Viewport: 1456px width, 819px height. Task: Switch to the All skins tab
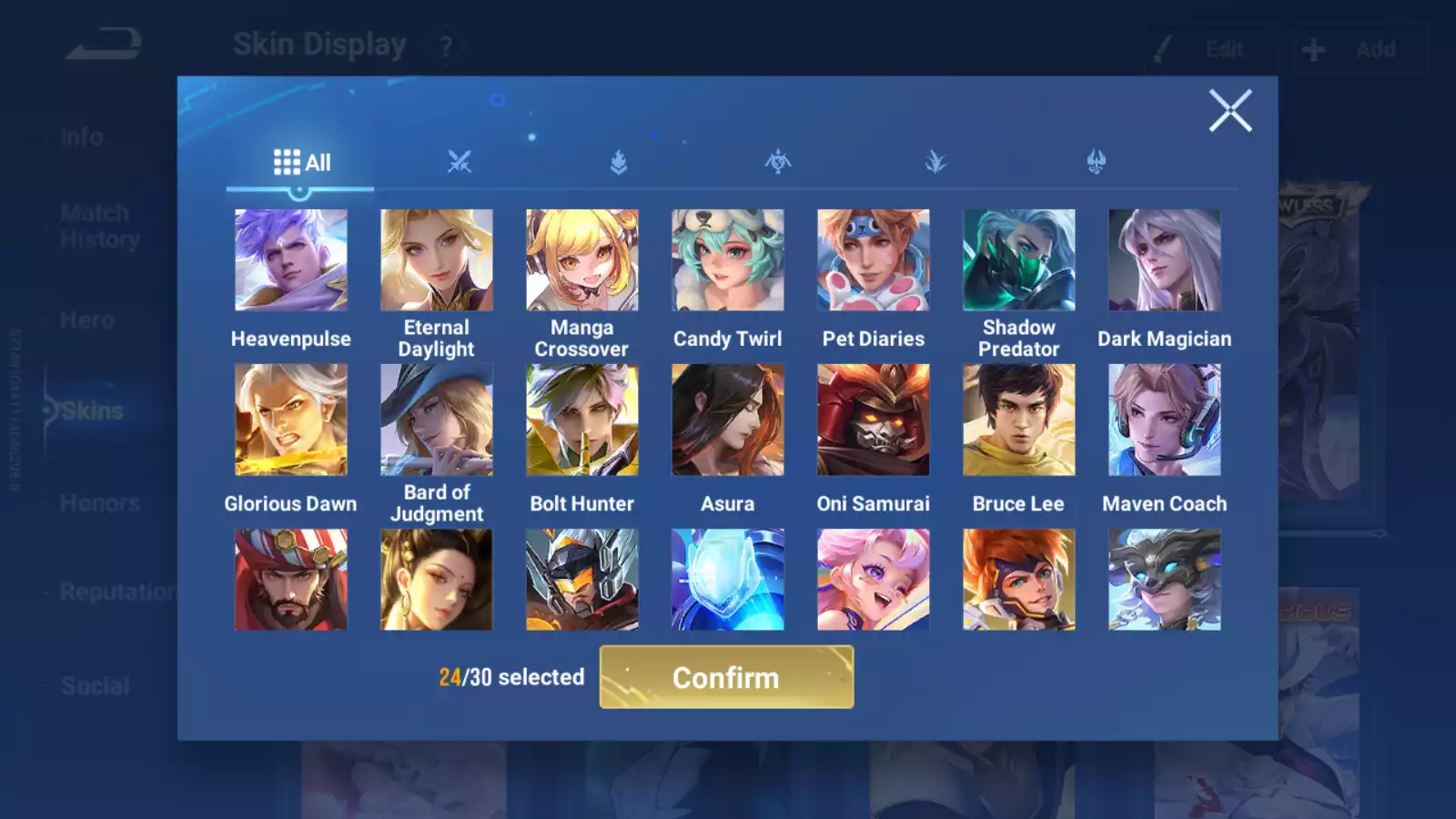300,161
